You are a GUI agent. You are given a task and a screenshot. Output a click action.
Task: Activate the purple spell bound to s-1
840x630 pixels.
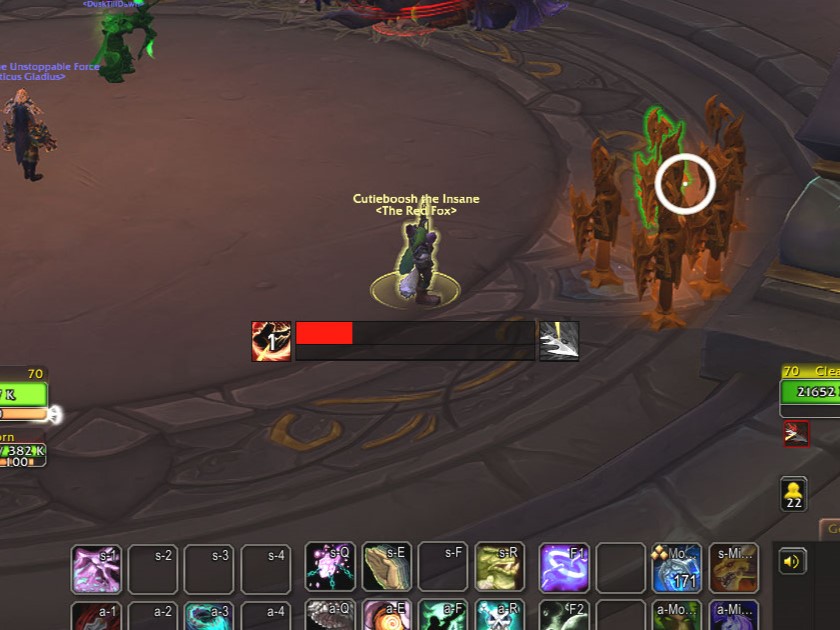pos(96,569)
